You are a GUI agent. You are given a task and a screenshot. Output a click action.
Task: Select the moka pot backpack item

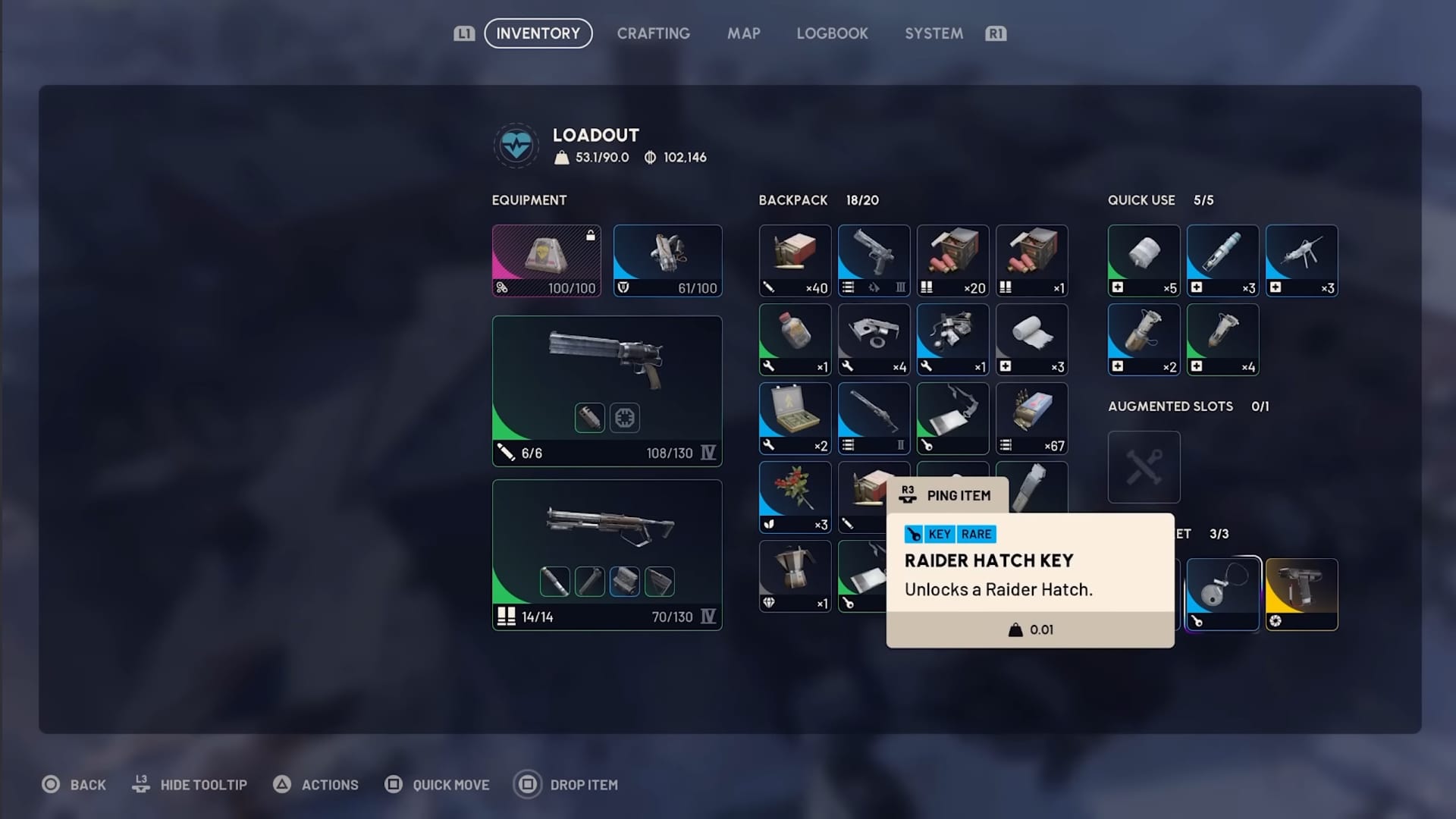[795, 576]
